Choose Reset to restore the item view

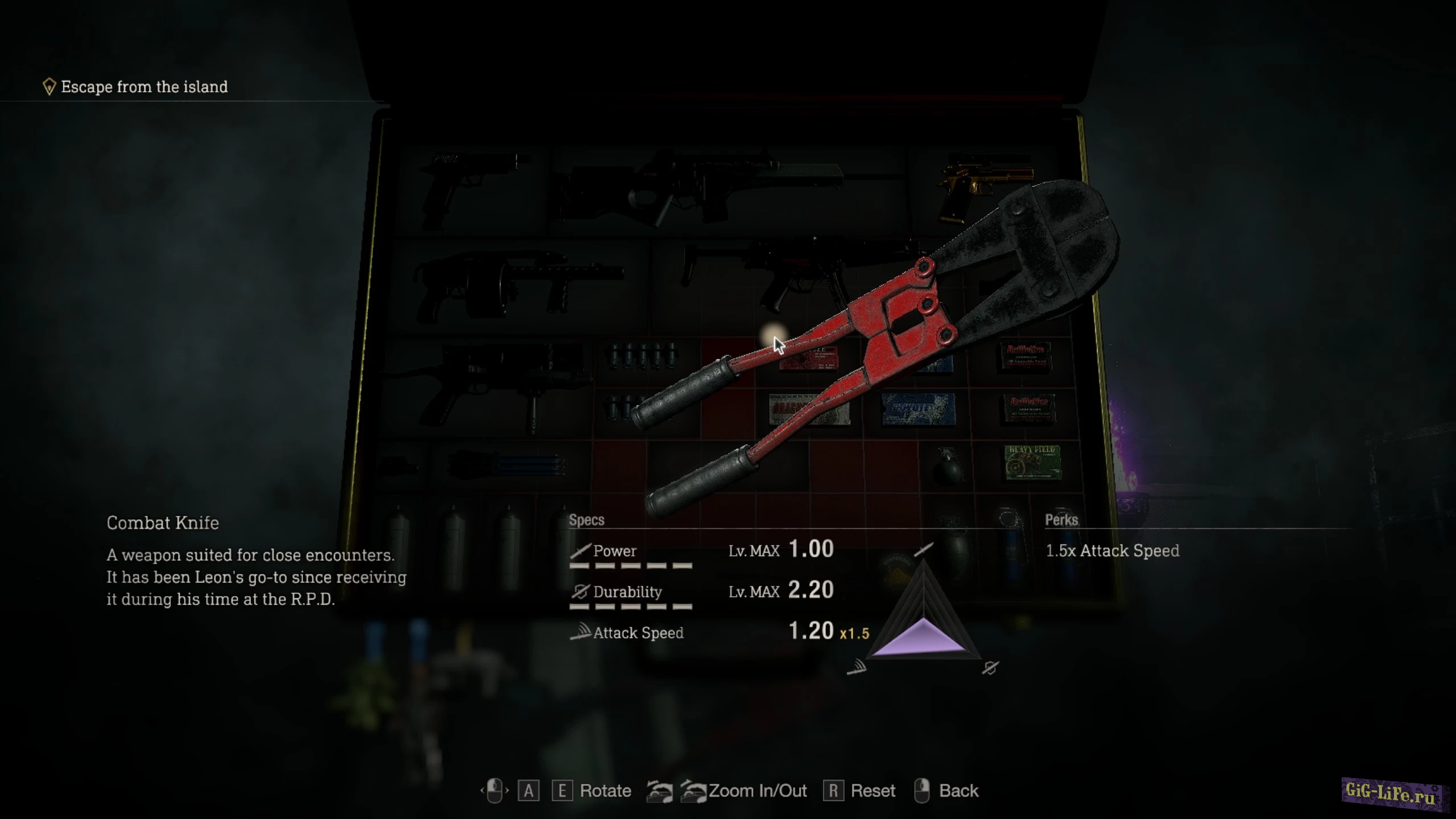tap(872, 791)
